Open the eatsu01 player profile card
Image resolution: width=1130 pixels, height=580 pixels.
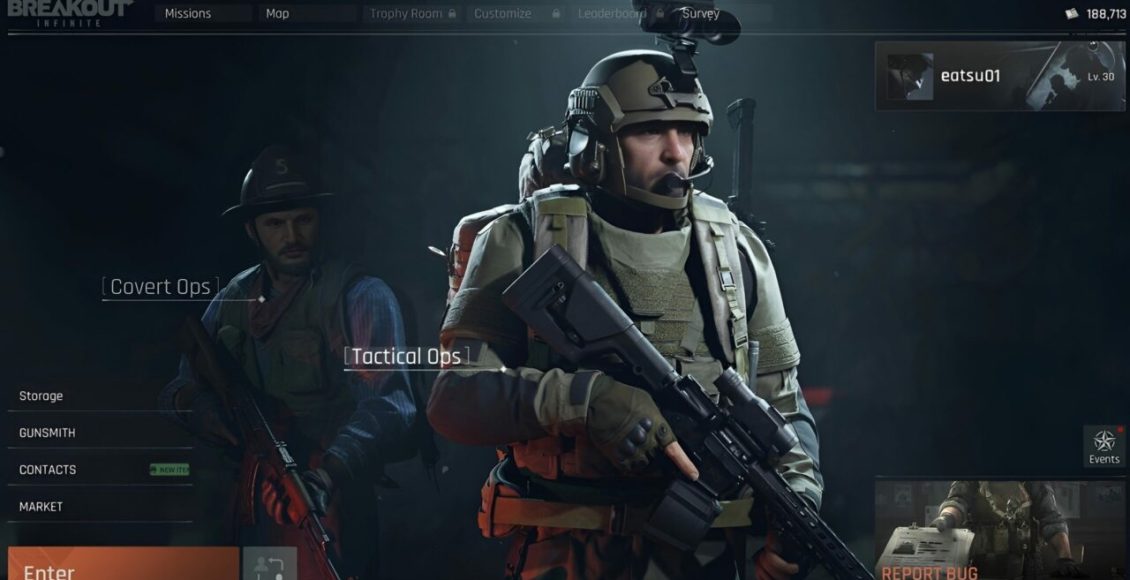pos(999,76)
